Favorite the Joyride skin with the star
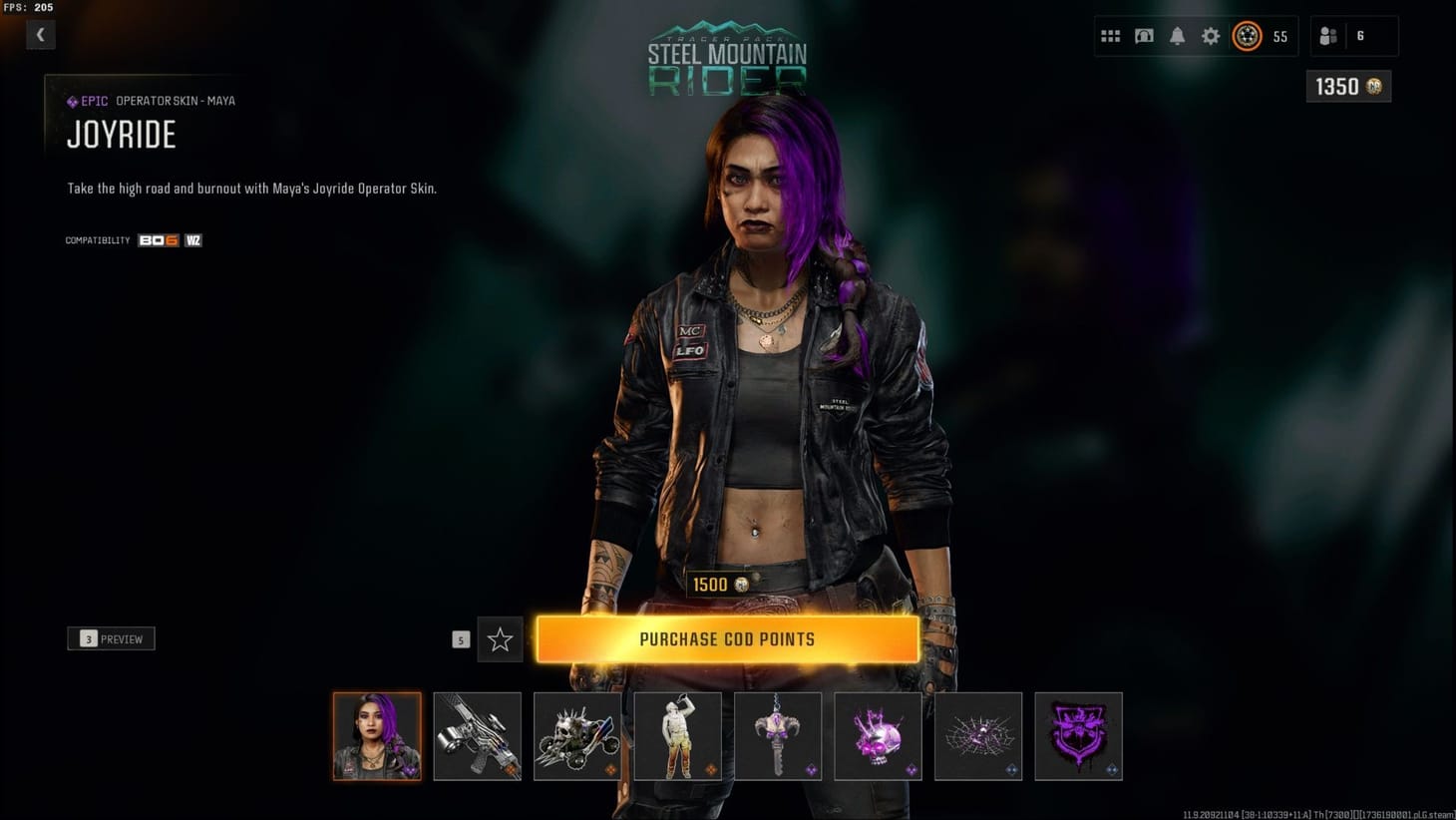Image resolution: width=1456 pixels, height=820 pixels. pyautogui.click(x=500, y=638)
